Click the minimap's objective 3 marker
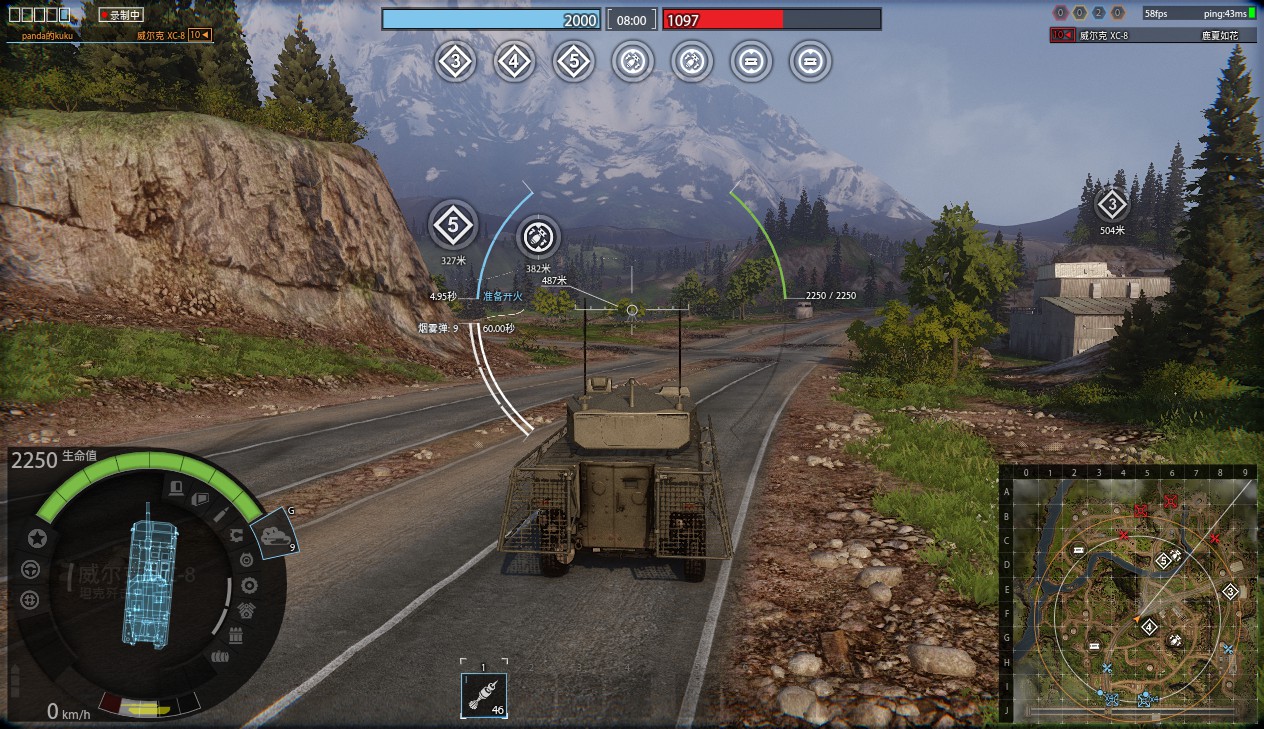 (1230, 591)
